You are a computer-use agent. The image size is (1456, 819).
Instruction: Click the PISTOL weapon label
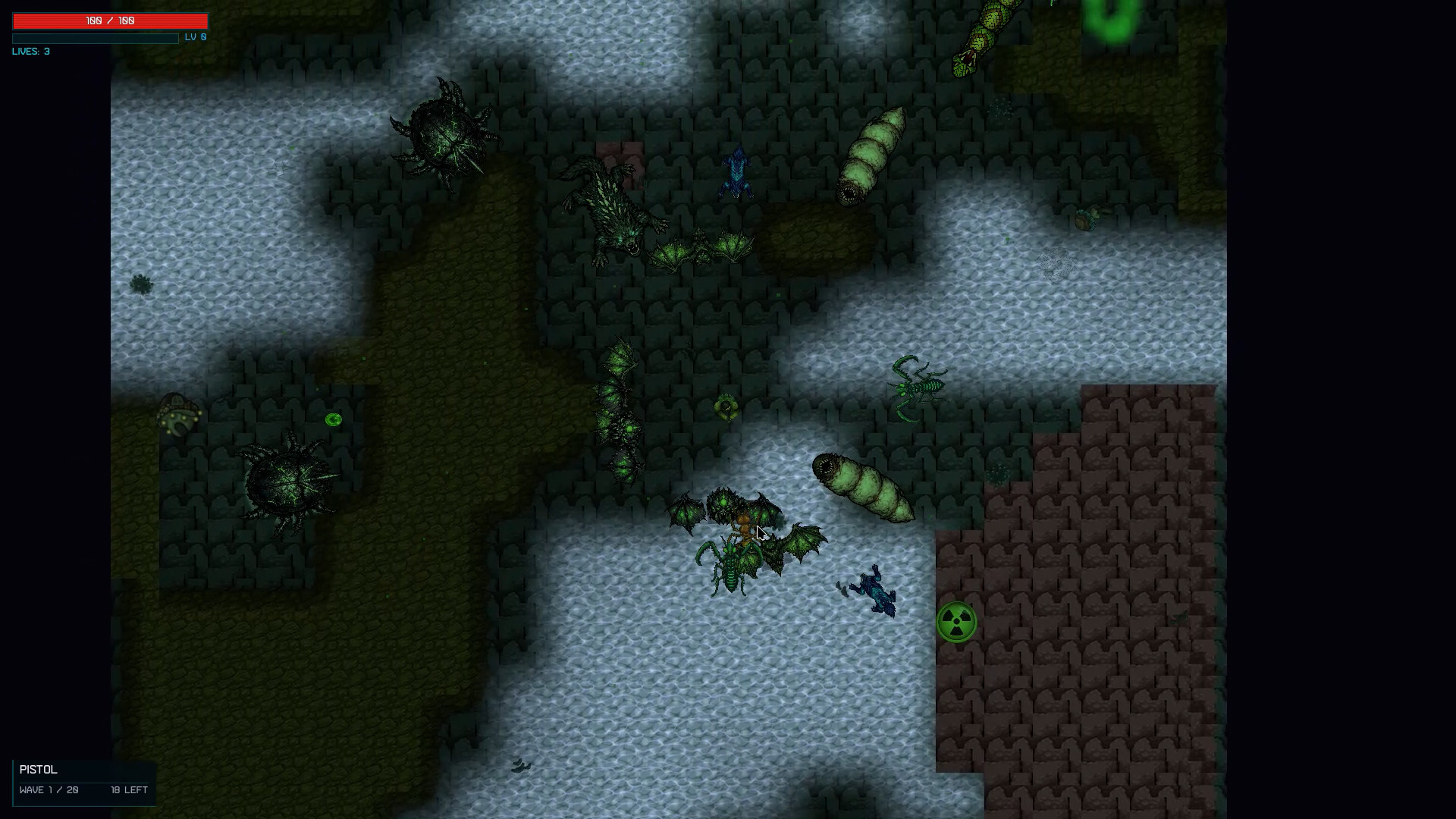coord(37,770)
